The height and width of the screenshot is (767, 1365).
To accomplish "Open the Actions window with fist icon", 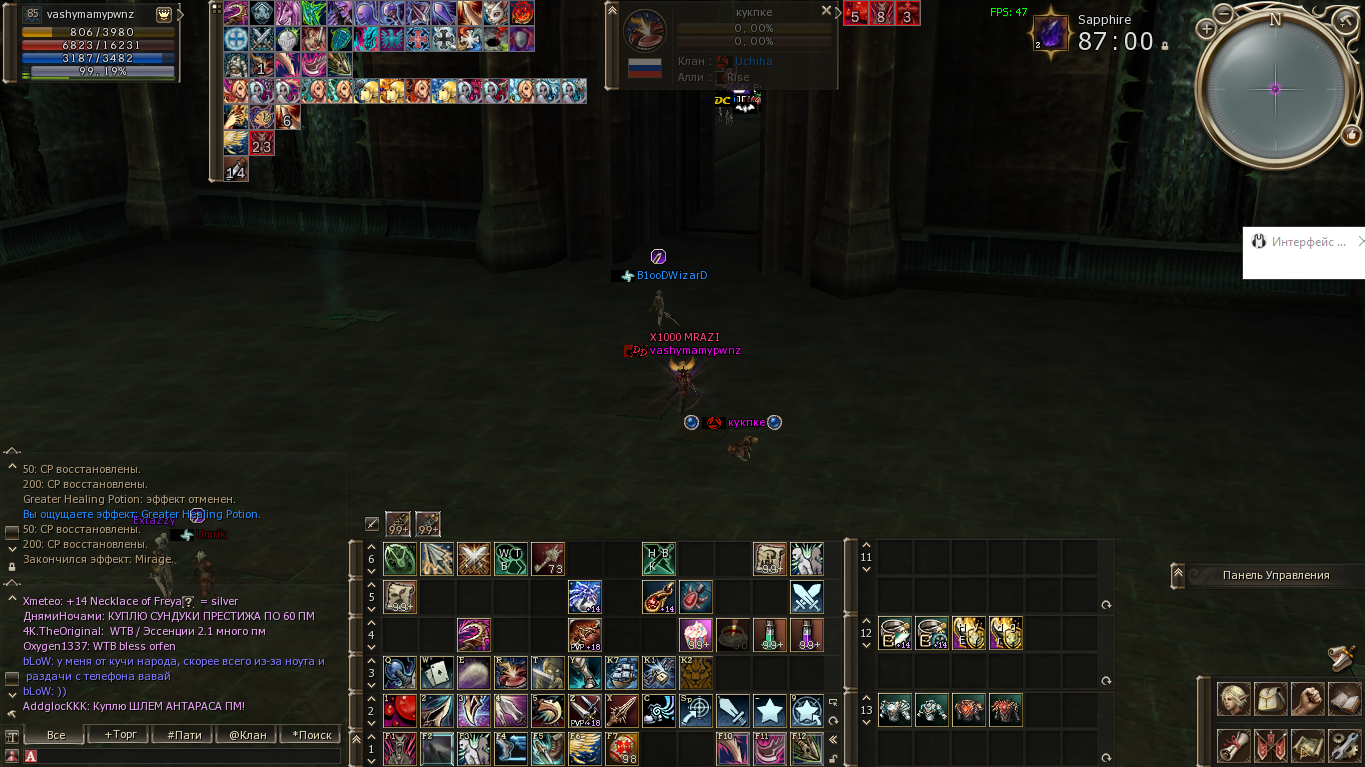I will tap(1308, 699).
